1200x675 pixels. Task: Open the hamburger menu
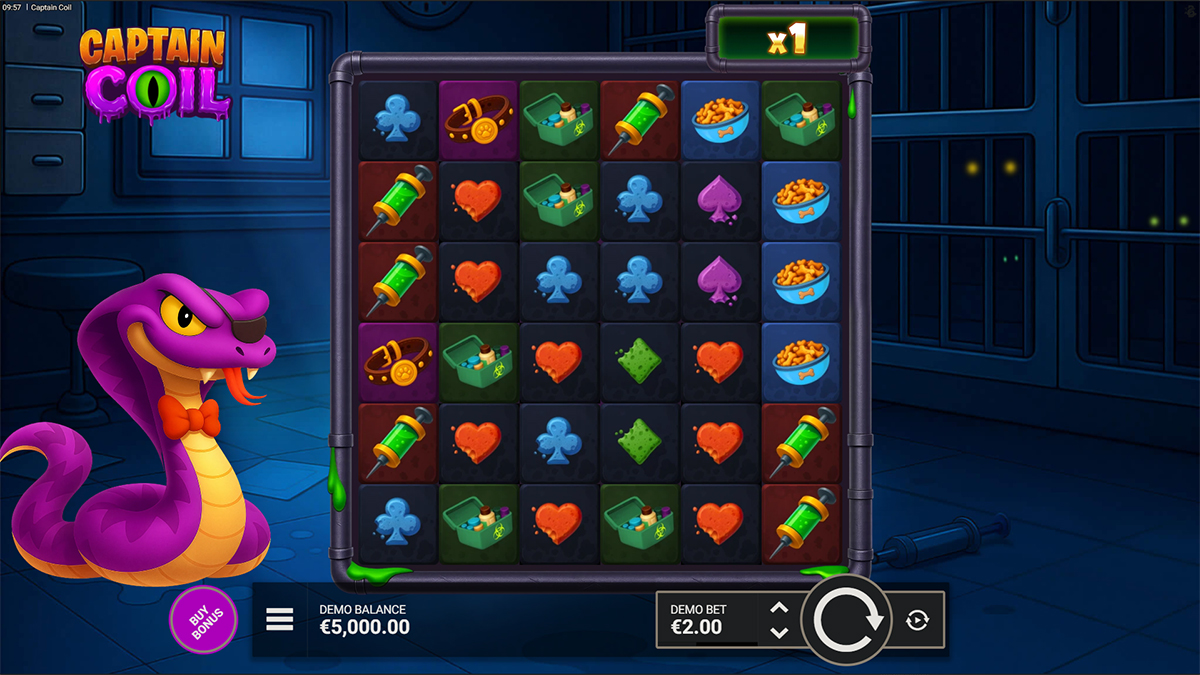click(x=280, y=620)
